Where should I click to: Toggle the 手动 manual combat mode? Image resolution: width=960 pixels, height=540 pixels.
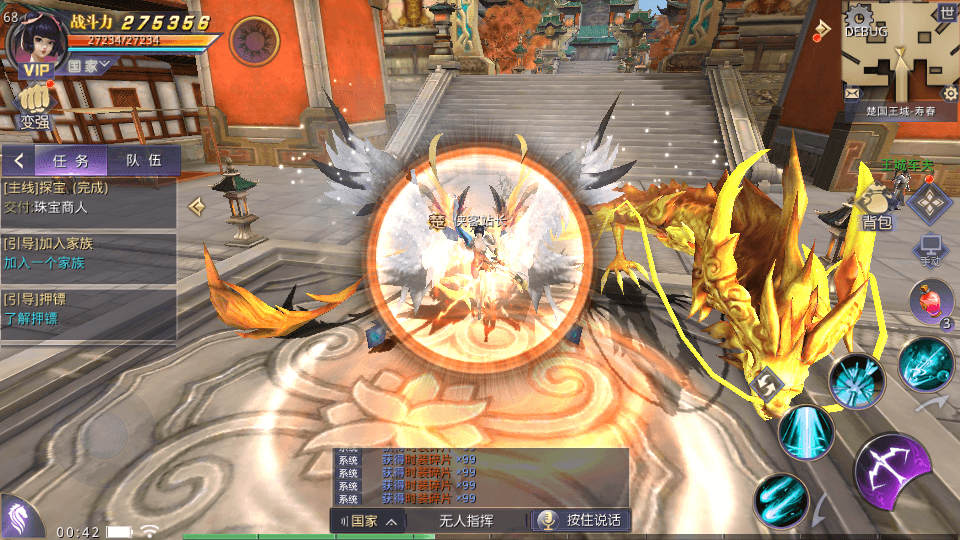tap(930, 250)
